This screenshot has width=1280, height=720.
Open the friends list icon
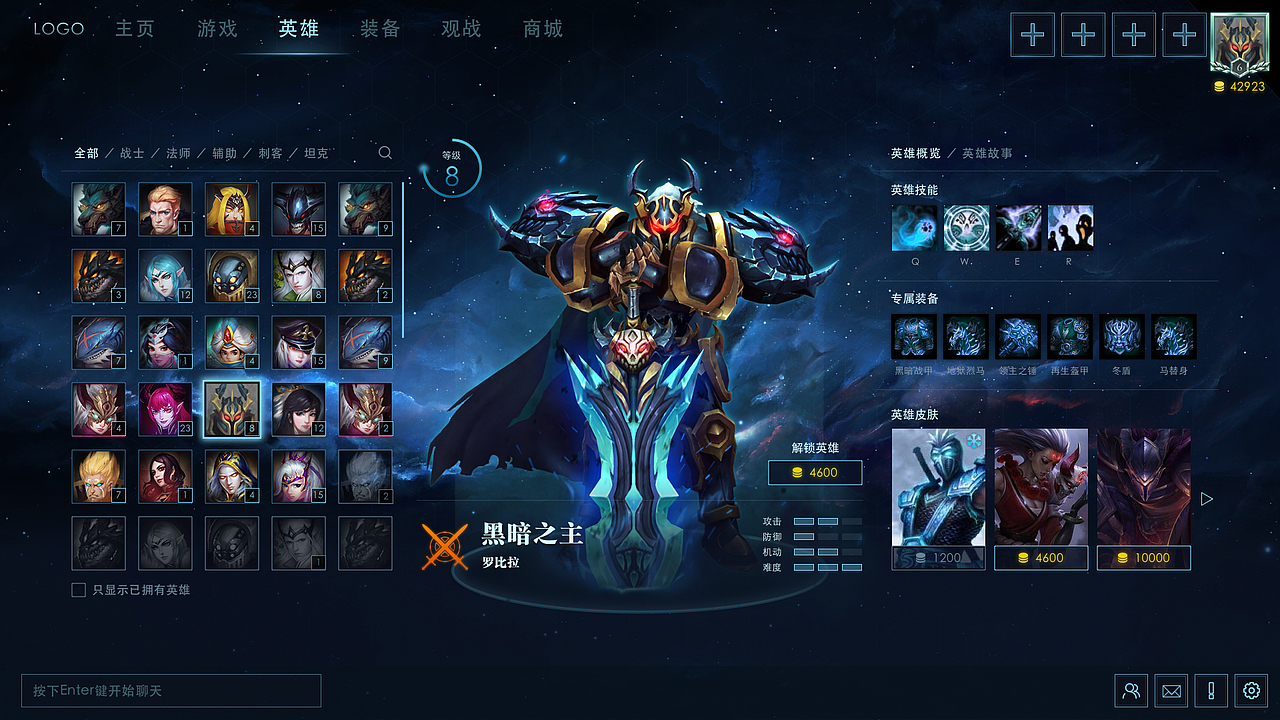1131,691
